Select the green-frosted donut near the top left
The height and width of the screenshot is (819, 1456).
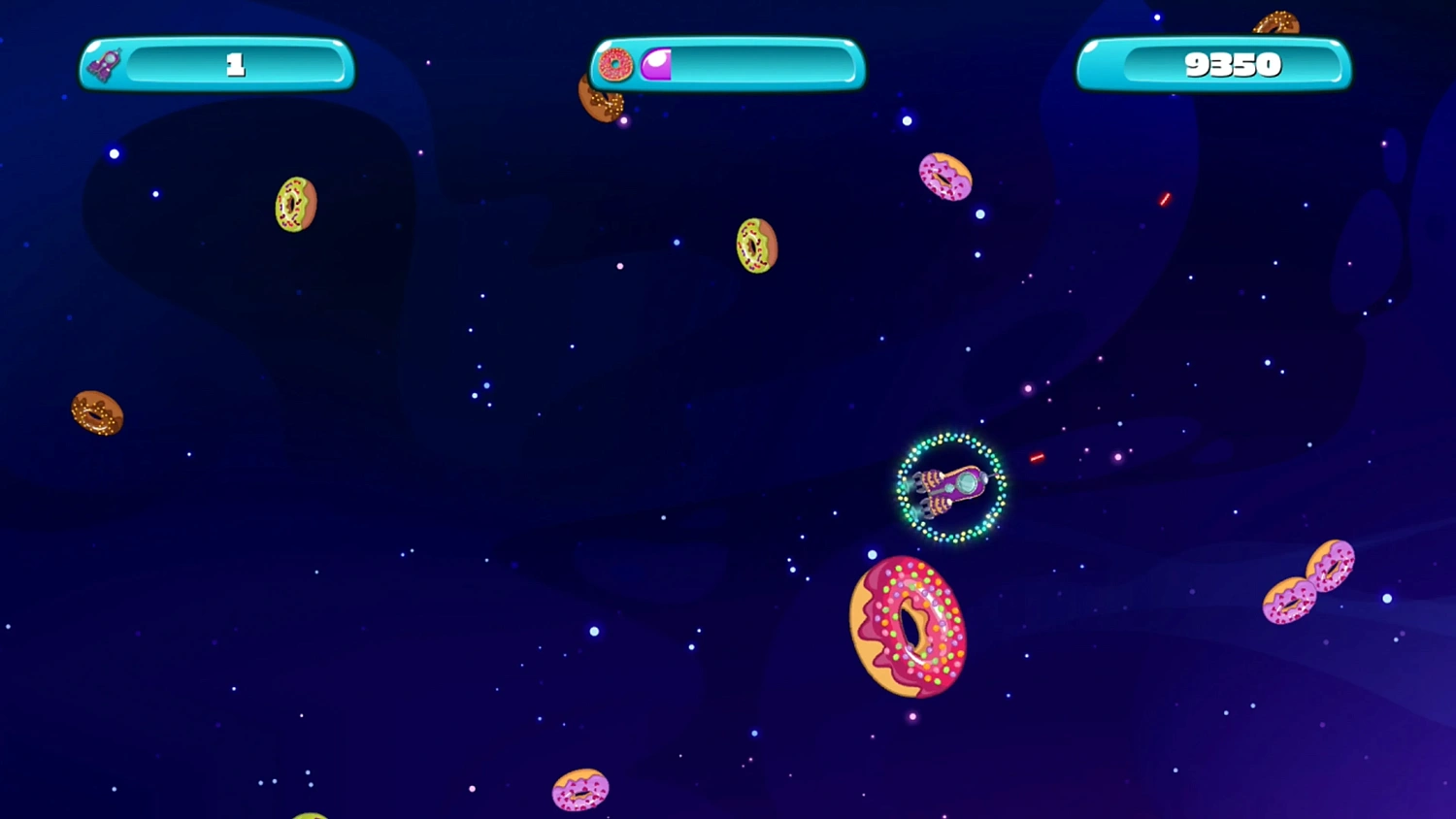(x=295, y=203)
